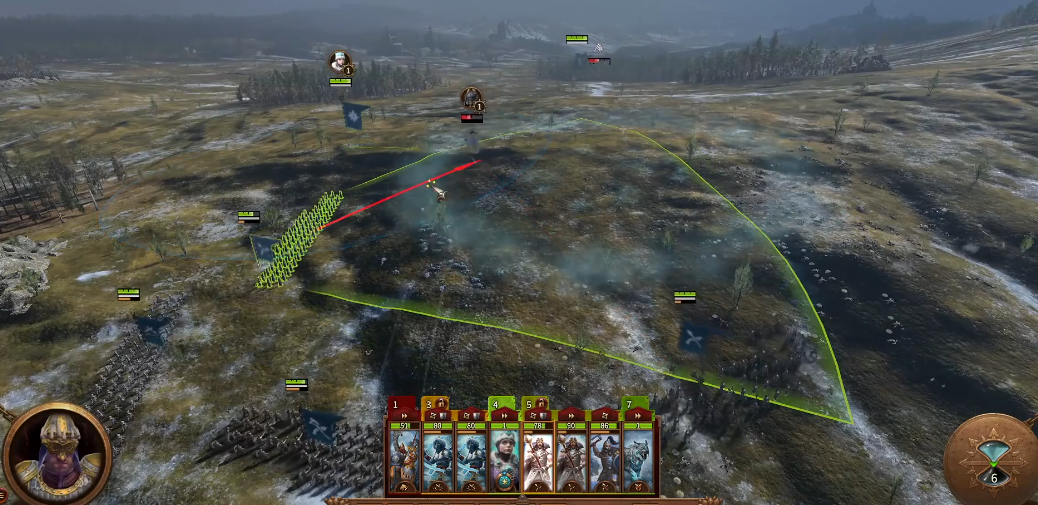
Task: Choose the staff warrior card showing 90
Action: 573,458
